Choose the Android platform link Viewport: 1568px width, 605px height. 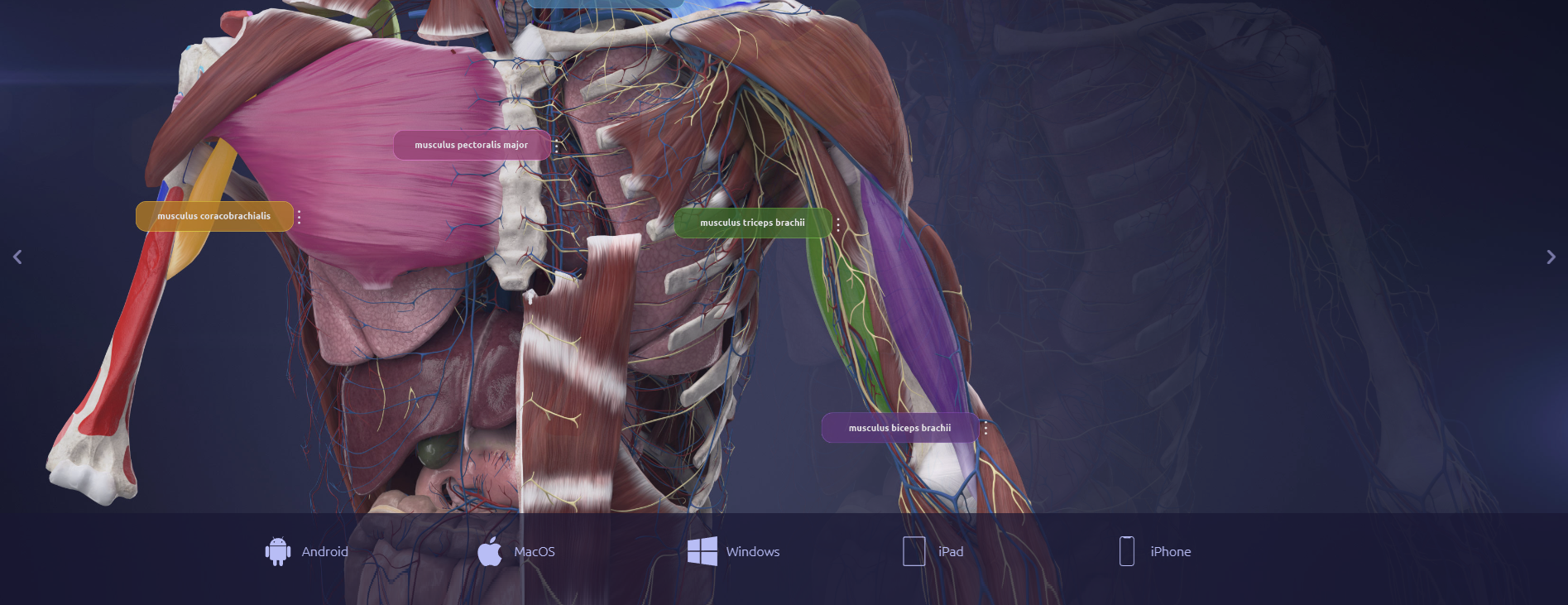(x=307, y=551)
